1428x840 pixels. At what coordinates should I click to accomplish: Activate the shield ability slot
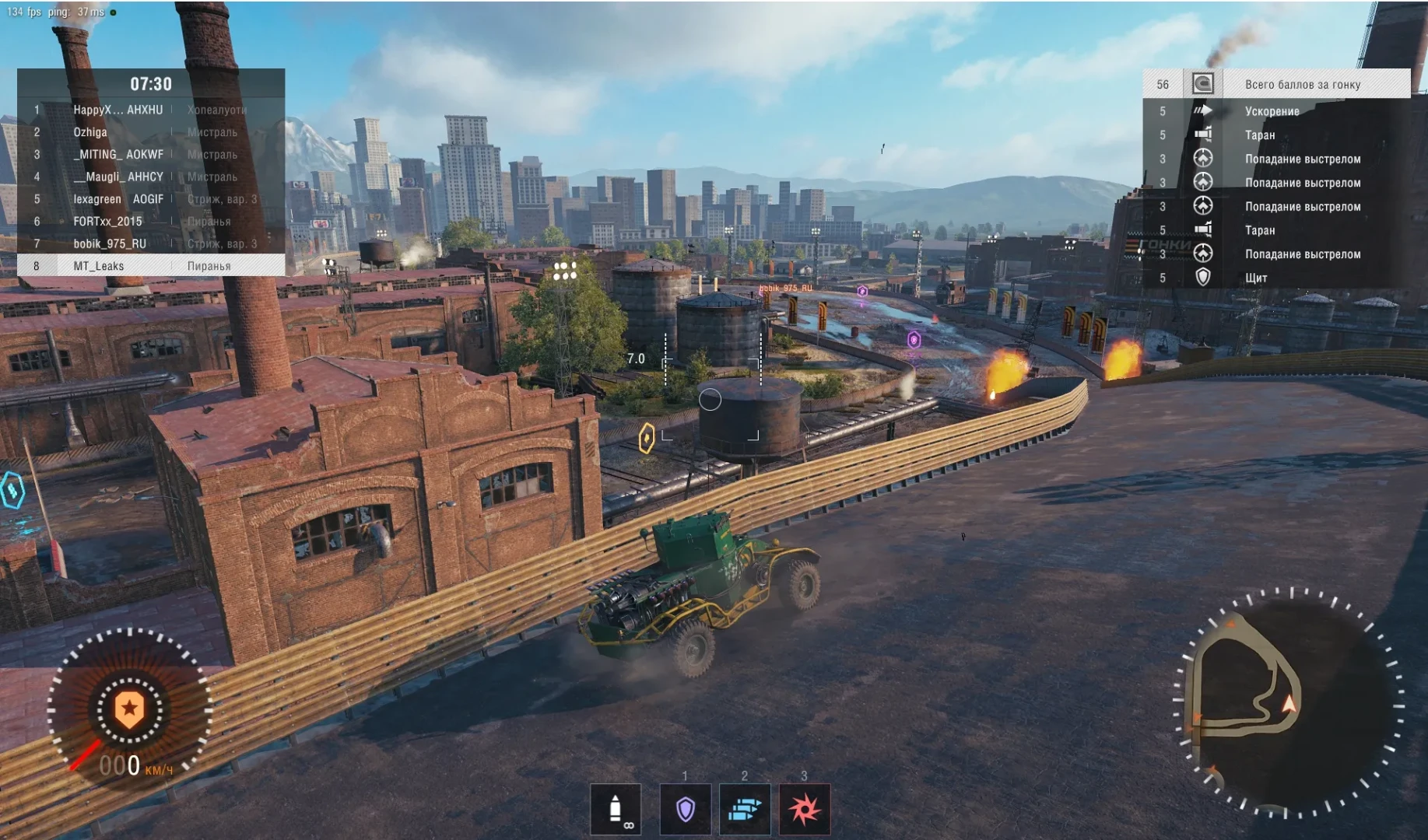click(x=685, y=810)
